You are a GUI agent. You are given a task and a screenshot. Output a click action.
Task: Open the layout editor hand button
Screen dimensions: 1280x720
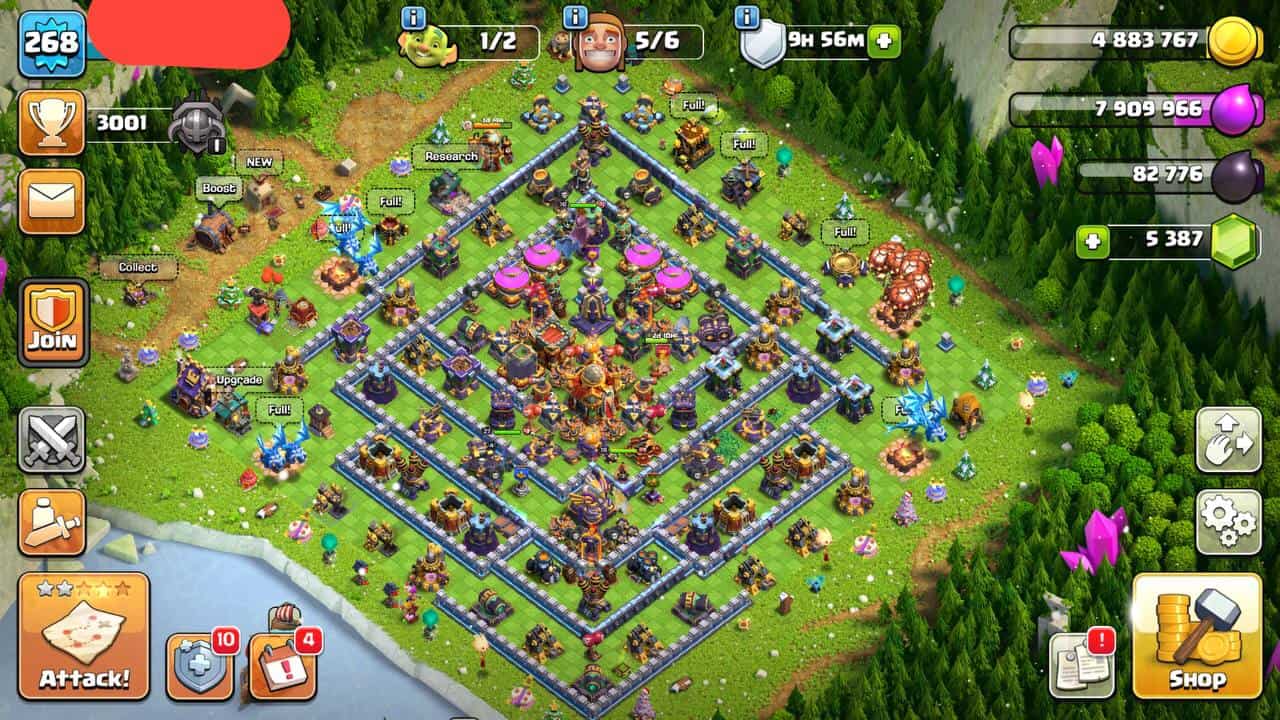(x=1228, y=440)
